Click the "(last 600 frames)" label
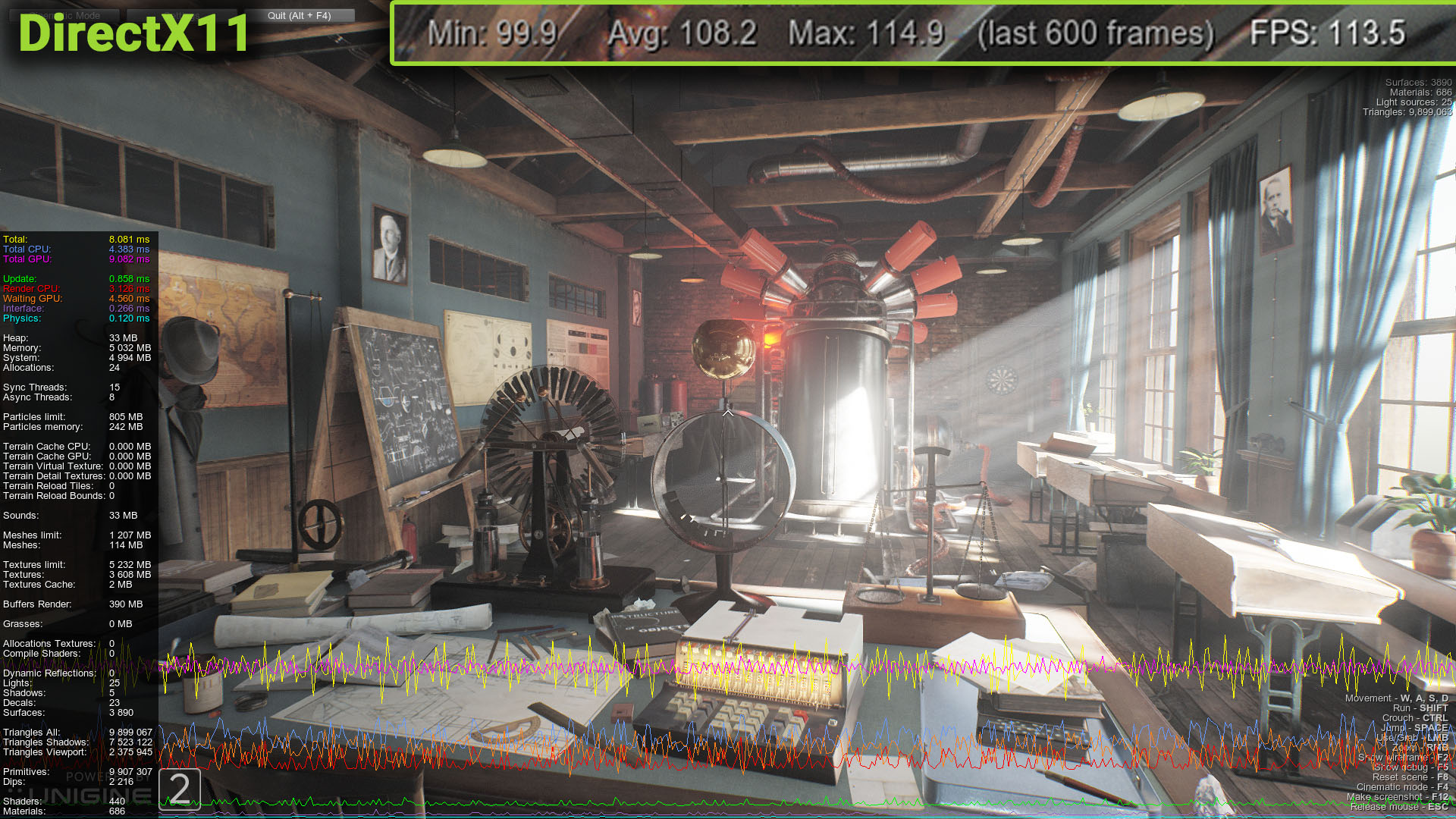 click(1096, 33)
